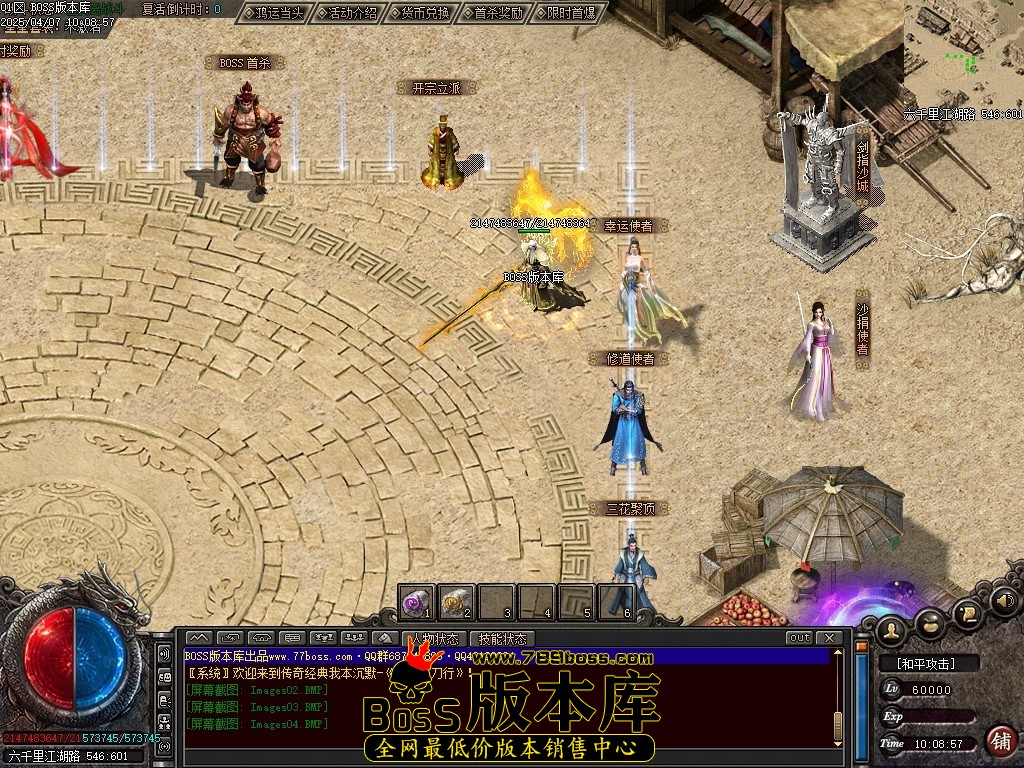Use the golden scroll in hotbar slot 2
Image resolution: width=1024 pixels, height=768 pixels.
[x=456, y=602]
